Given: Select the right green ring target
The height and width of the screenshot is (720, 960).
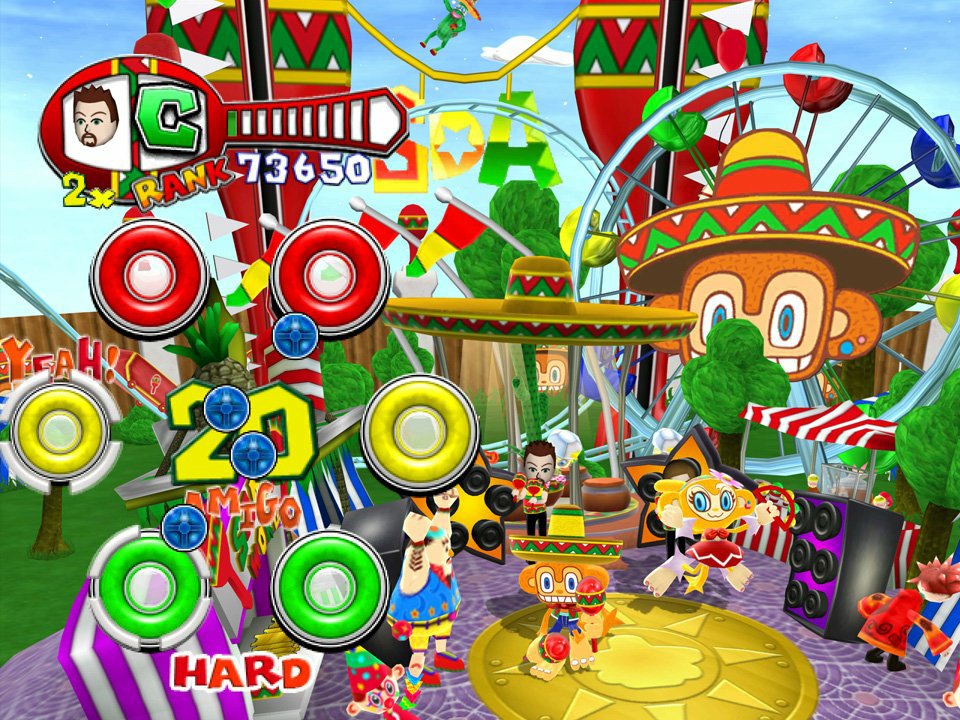Looking at the screenshot, I should pos(329,582).
